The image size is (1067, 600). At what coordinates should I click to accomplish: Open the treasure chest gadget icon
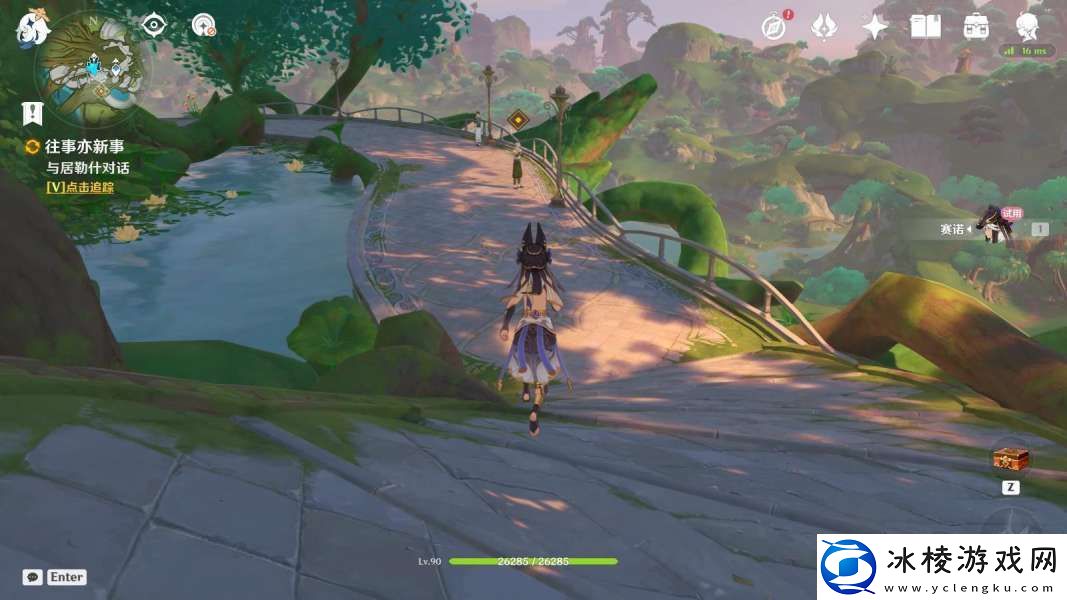pos(1010,460)
